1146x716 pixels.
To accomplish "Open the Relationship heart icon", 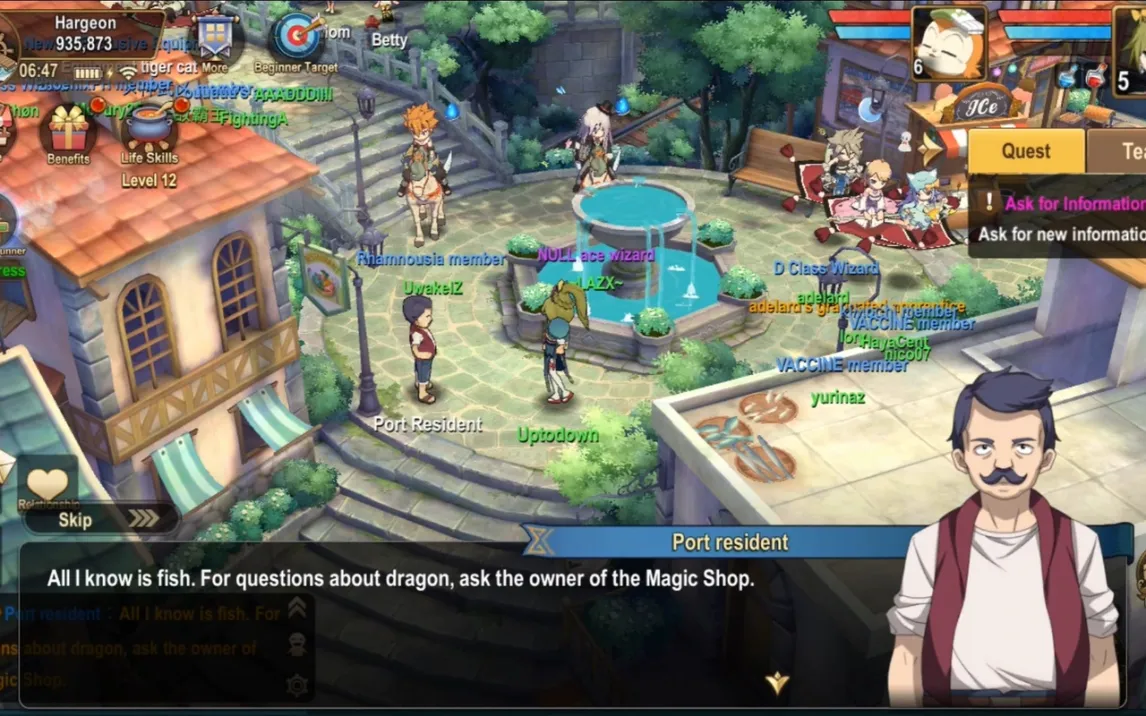I will point(47,485).
